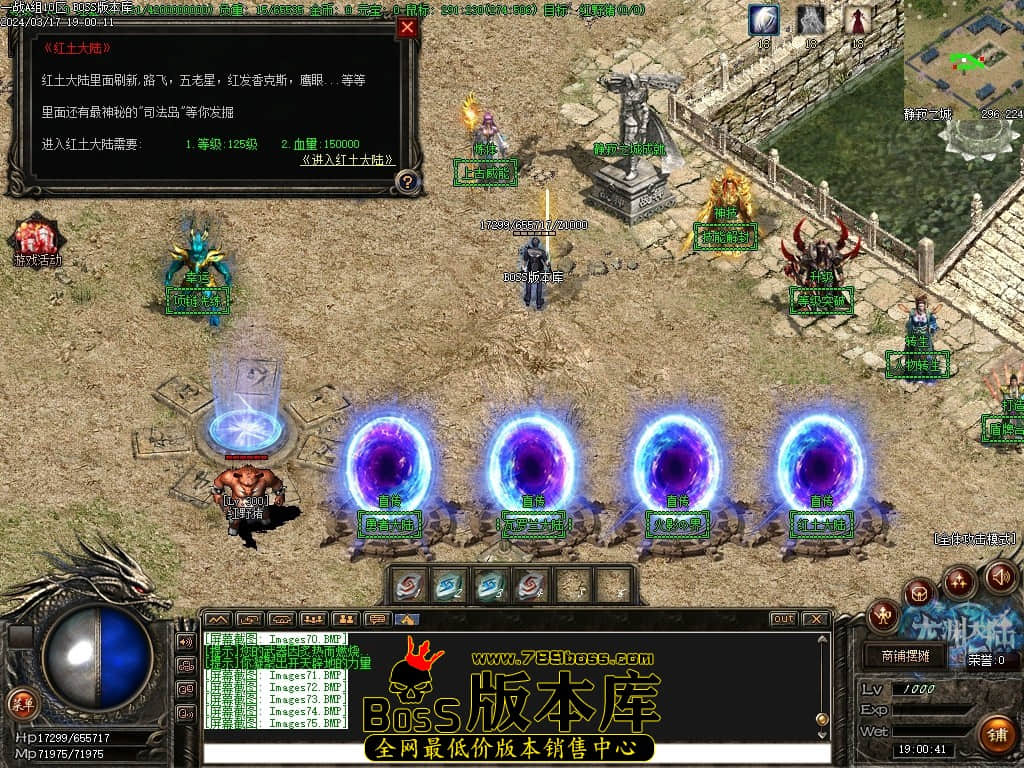Open the 游戏活动 events icon
This screenshot has height=768, width=1024.
click(37, 241)
